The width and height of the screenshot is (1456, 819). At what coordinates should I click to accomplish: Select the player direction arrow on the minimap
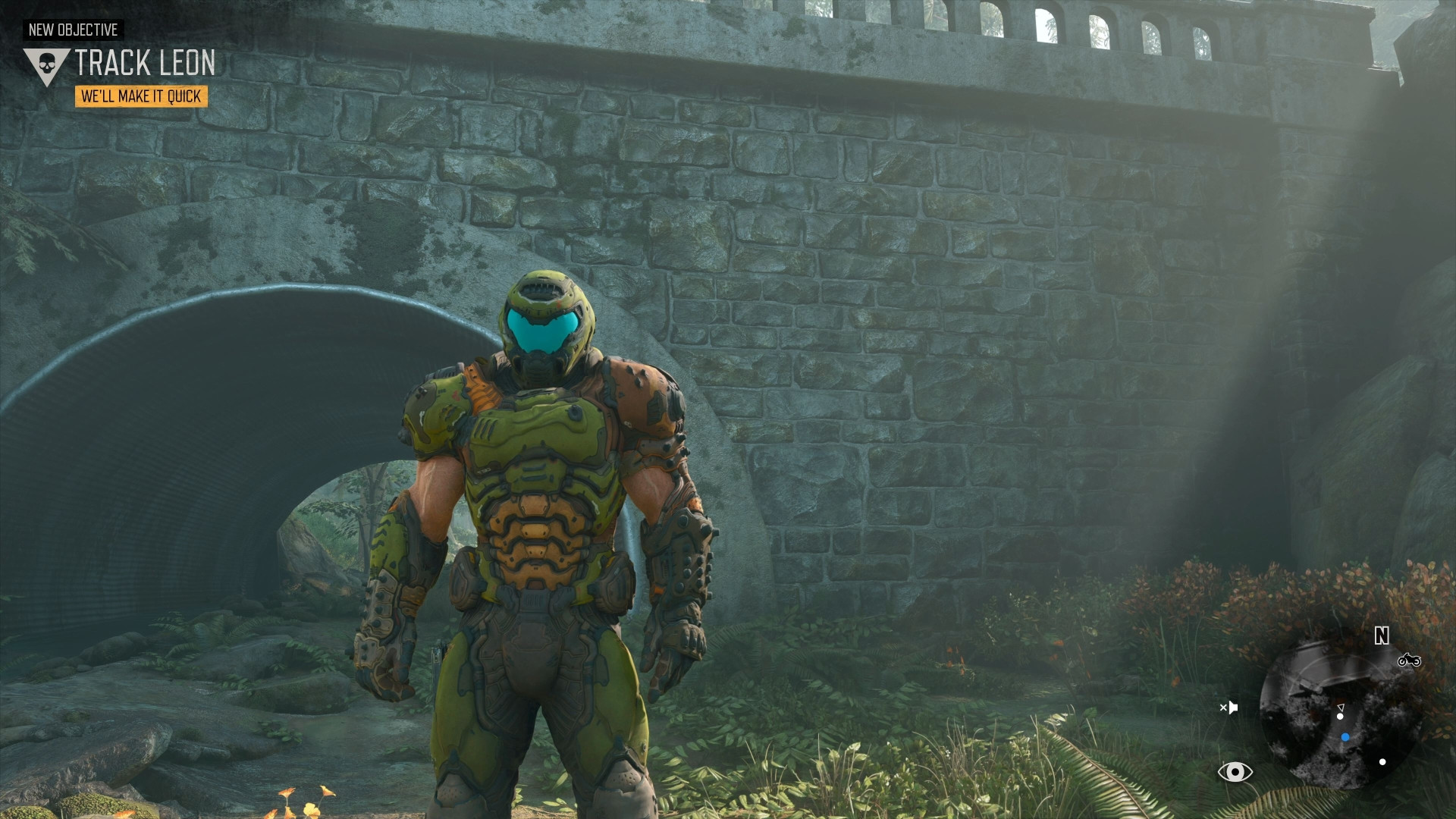[1341, 707]
